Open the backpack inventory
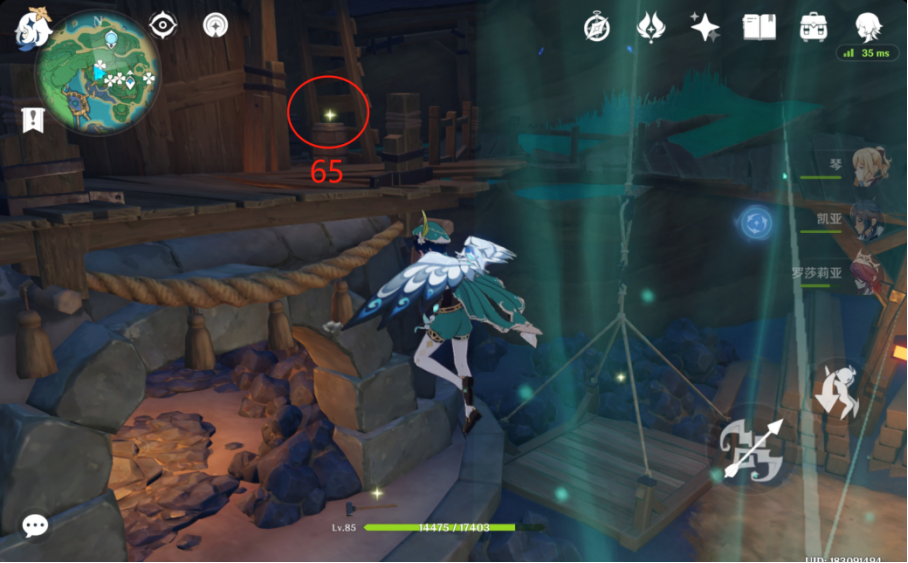This screenshot has width=908, height=563. tap(813, 27)
